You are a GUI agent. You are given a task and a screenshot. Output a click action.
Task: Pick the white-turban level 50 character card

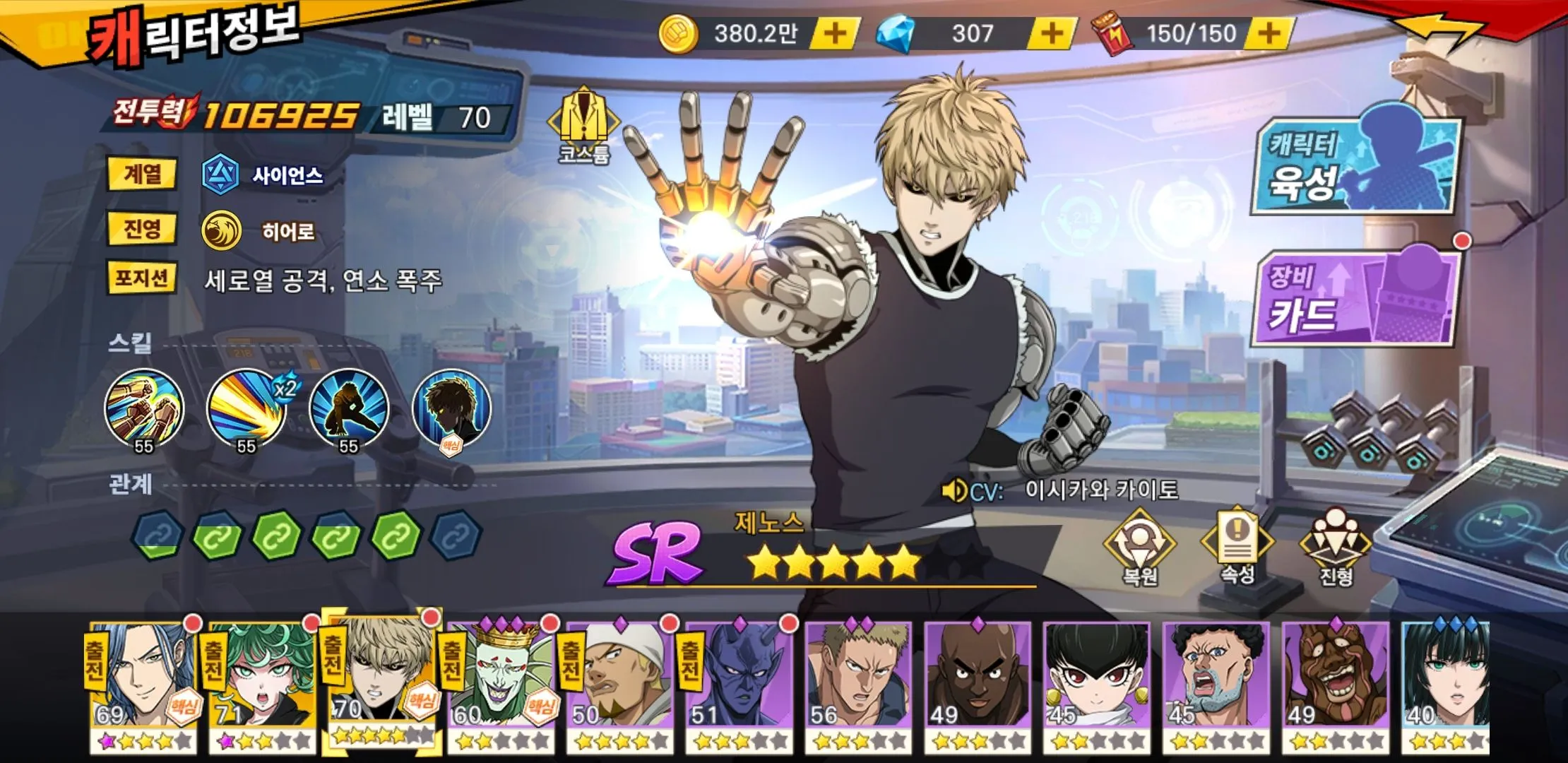pyautogui.click(x=621, y=685)
